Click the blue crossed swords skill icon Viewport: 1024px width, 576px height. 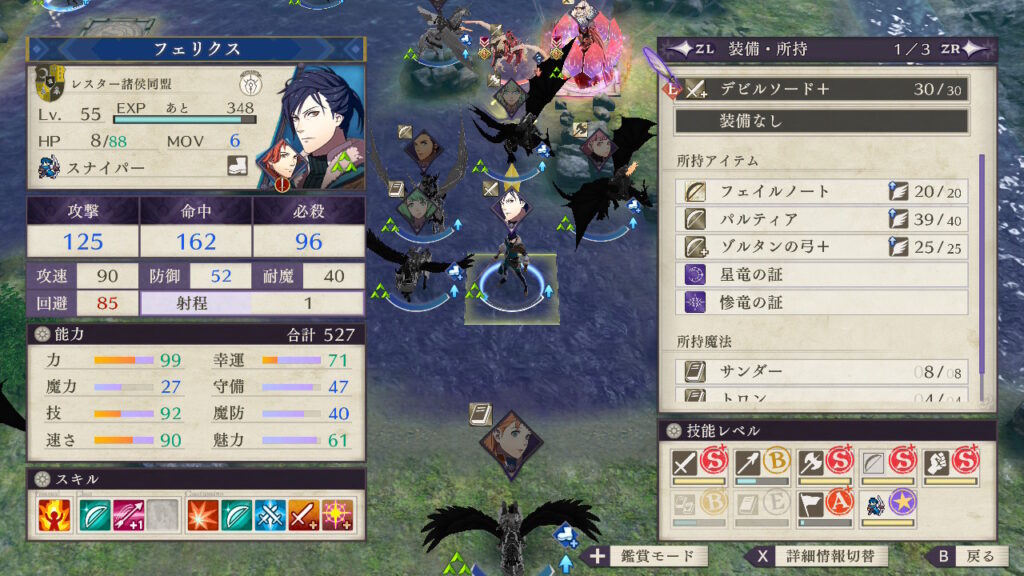pyautogui.click(x=270, y=516)
